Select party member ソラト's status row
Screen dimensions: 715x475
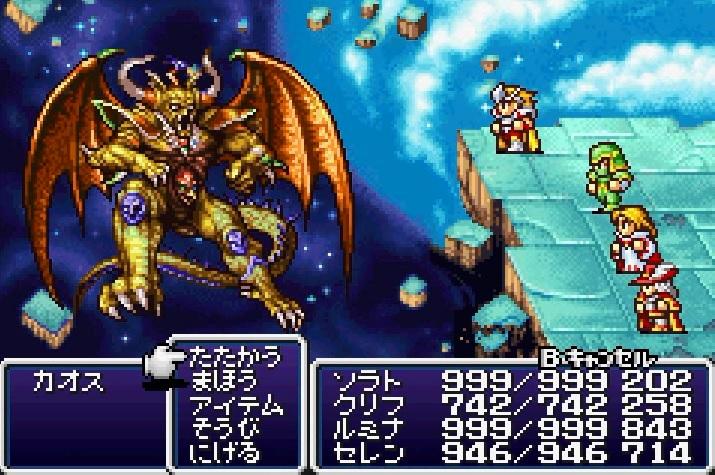[510, 381]
